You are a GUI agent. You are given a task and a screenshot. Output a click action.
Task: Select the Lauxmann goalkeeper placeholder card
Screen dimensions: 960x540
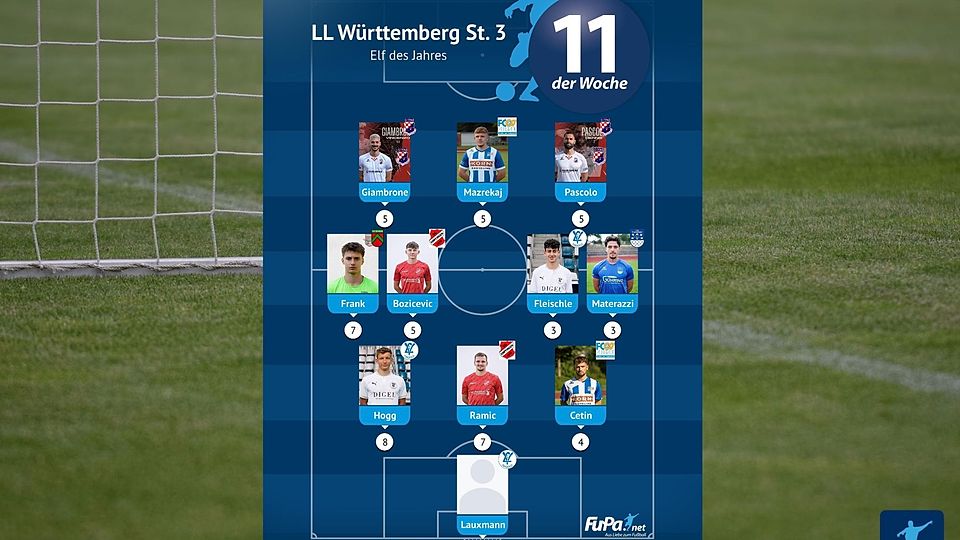point(482,492)
